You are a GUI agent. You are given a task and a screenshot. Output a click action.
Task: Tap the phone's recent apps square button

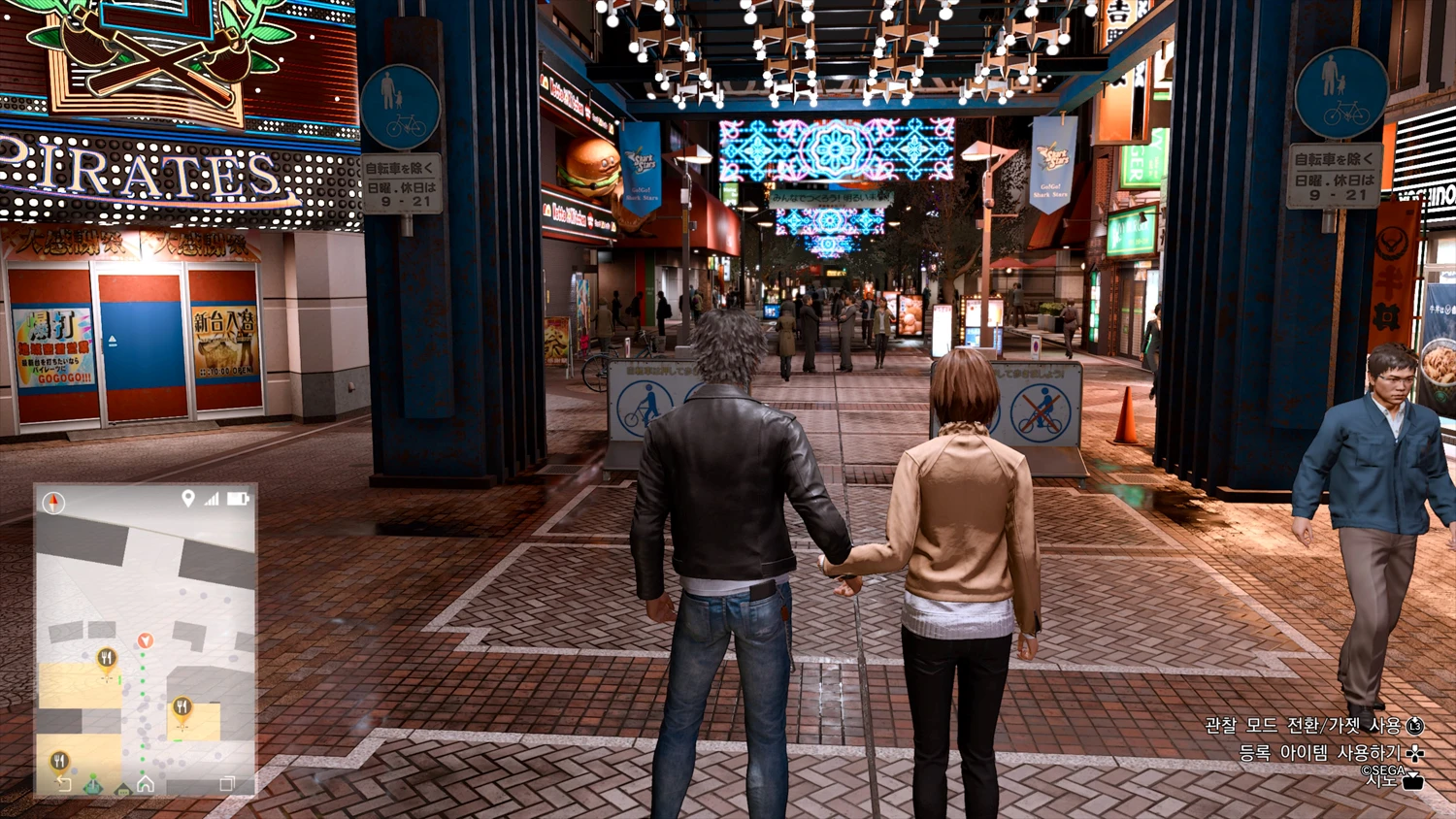(x=227, y=784)
